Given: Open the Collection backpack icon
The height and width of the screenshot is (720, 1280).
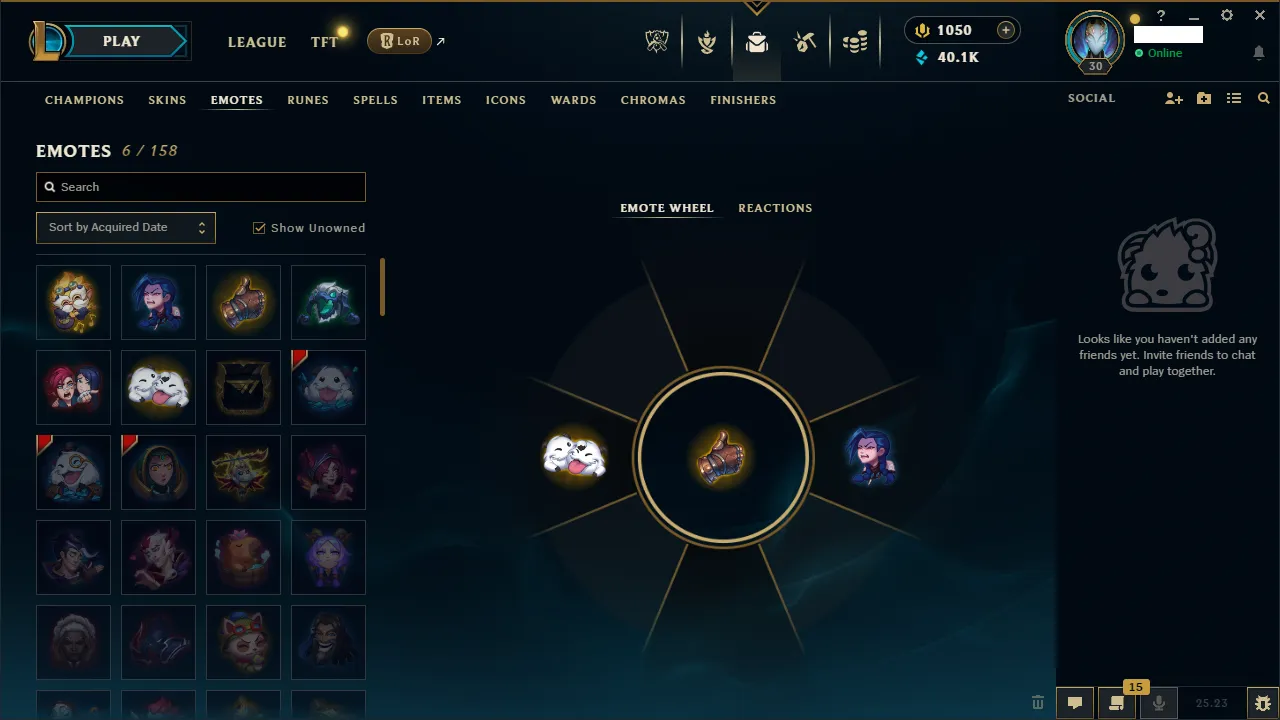Looking at the screenshot, I should click(757, 41).
